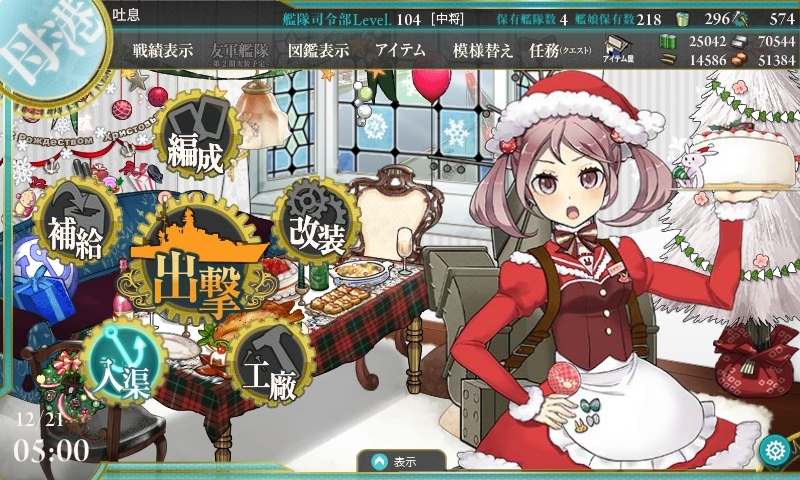Choose 模様替え room redecoration

(482, 50)
